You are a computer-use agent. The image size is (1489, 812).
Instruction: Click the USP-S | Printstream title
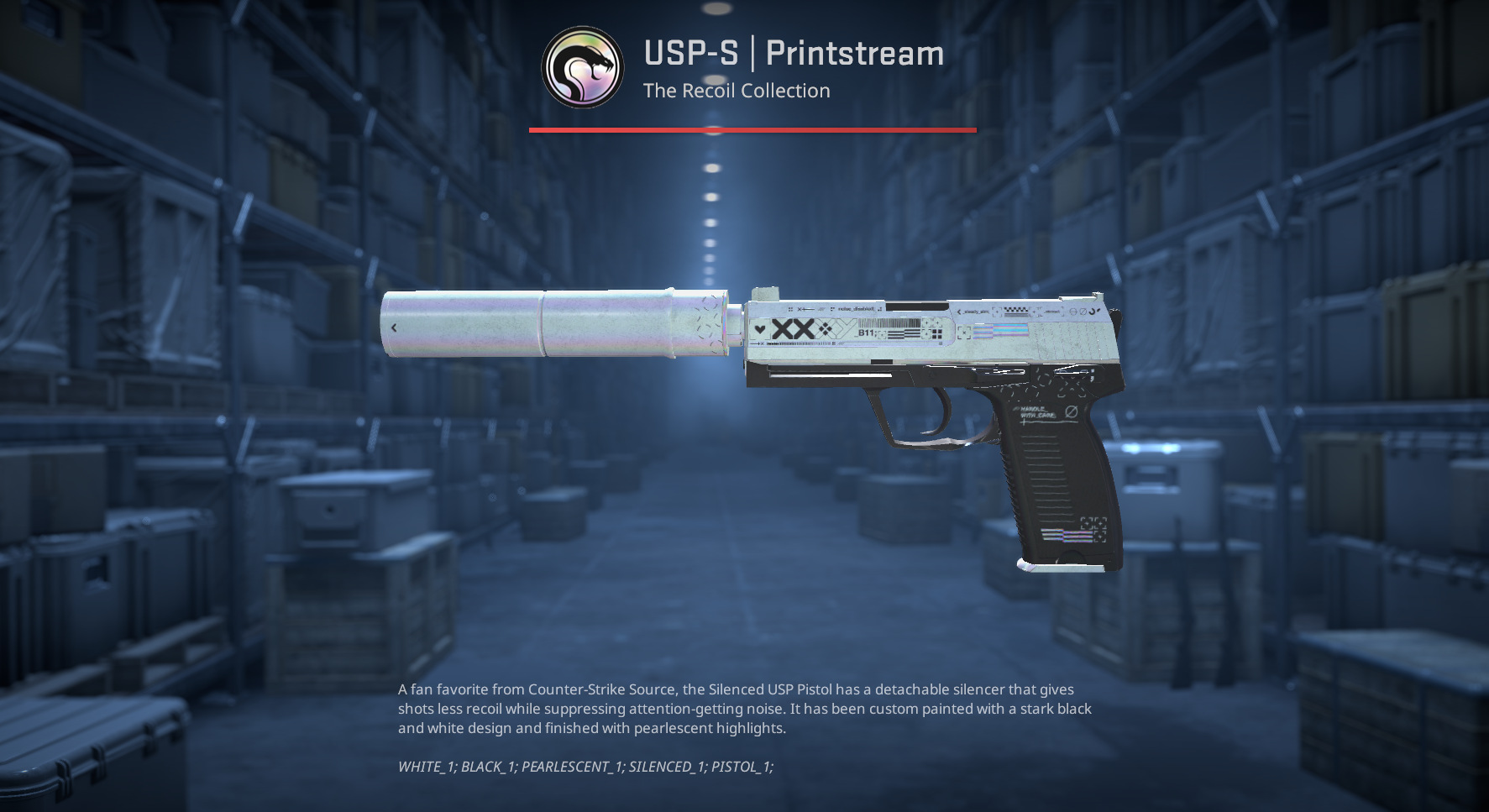pos(792,54)
